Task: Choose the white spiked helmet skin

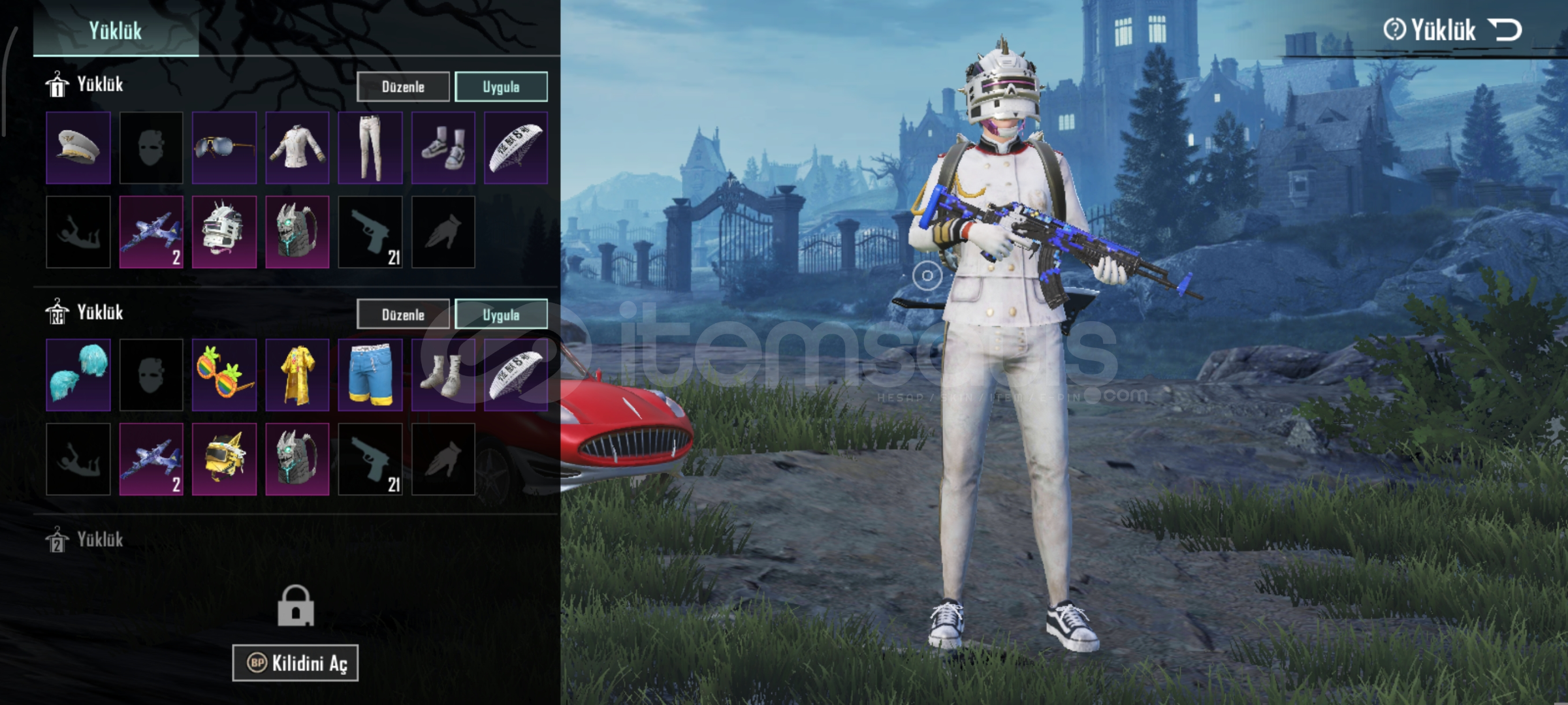Action: 224,232
